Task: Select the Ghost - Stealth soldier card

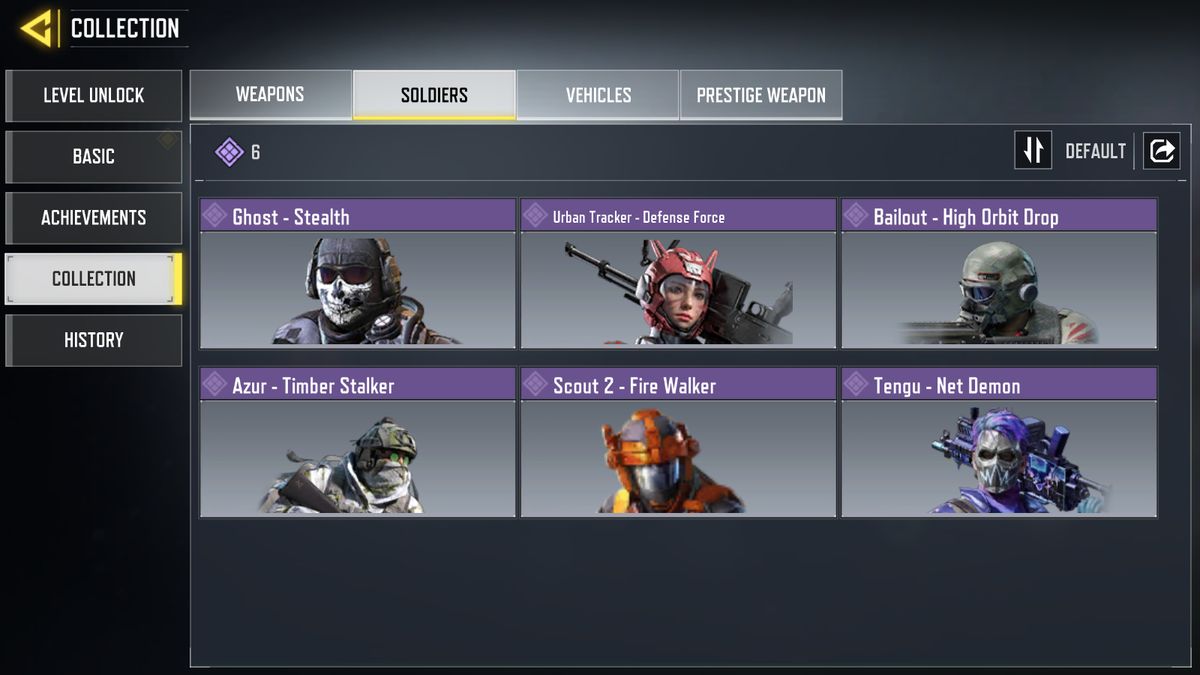Action: pyautogui.click(x=357, y=273)
